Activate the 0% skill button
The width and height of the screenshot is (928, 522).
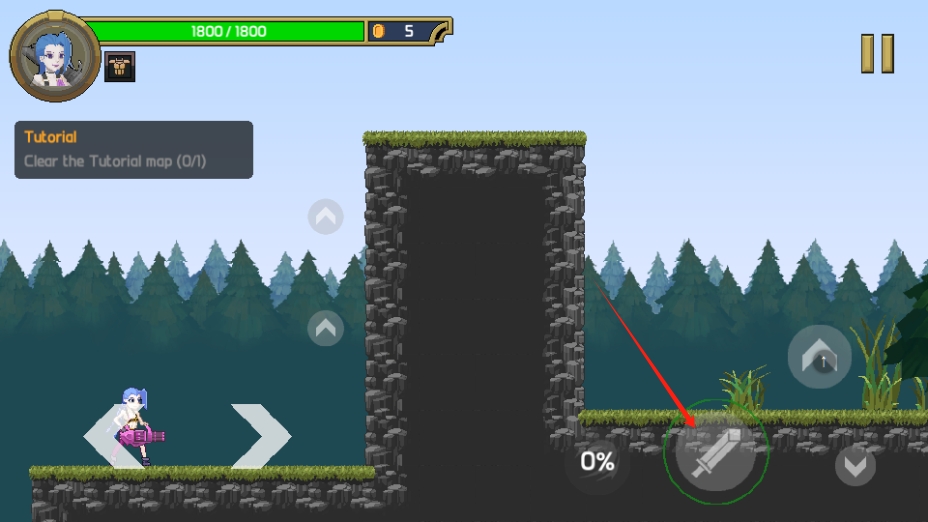tap(597, 461)
